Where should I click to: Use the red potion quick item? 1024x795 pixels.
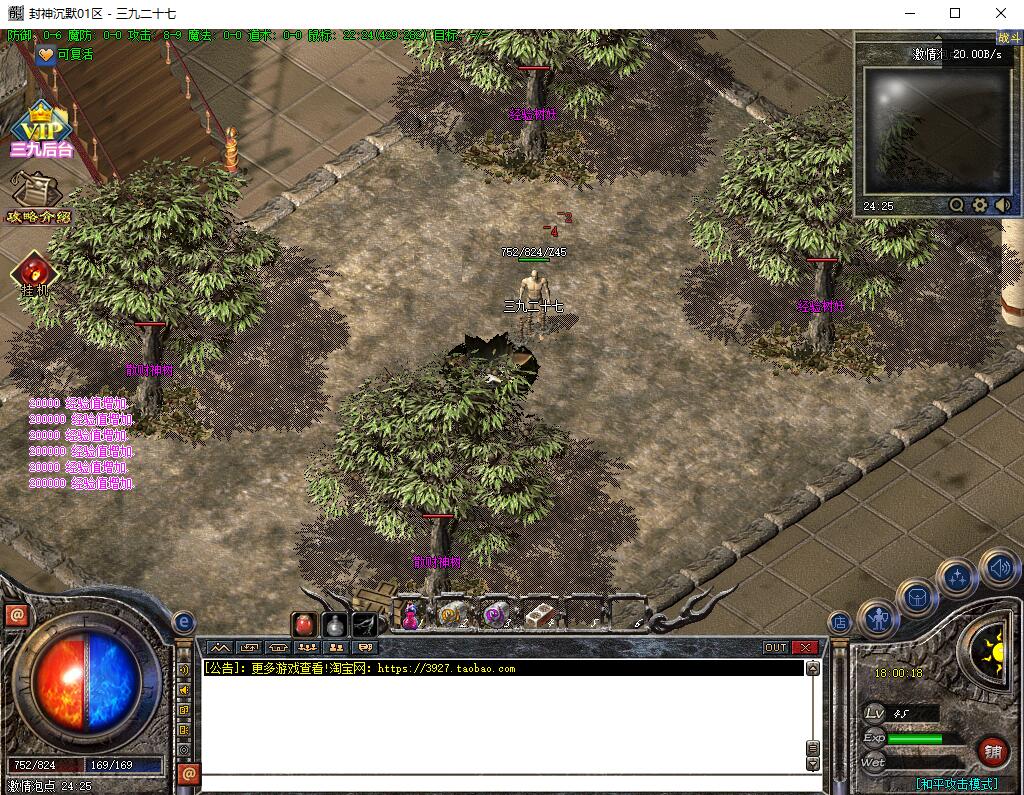[x=306, y=625]
